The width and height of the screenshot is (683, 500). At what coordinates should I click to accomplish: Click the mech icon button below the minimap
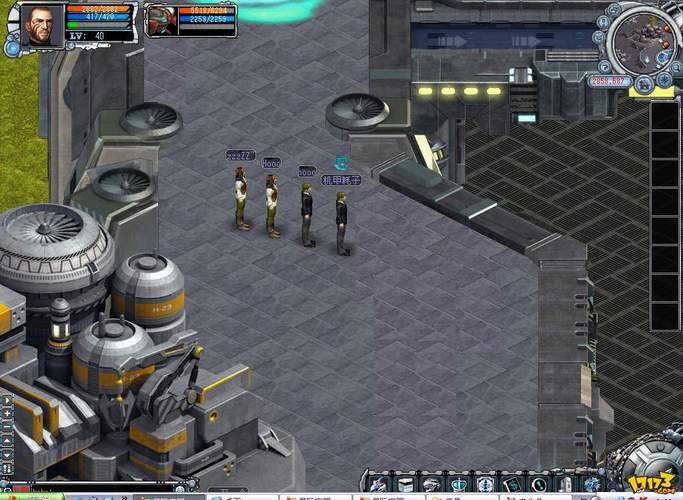(x=644, y=84)
